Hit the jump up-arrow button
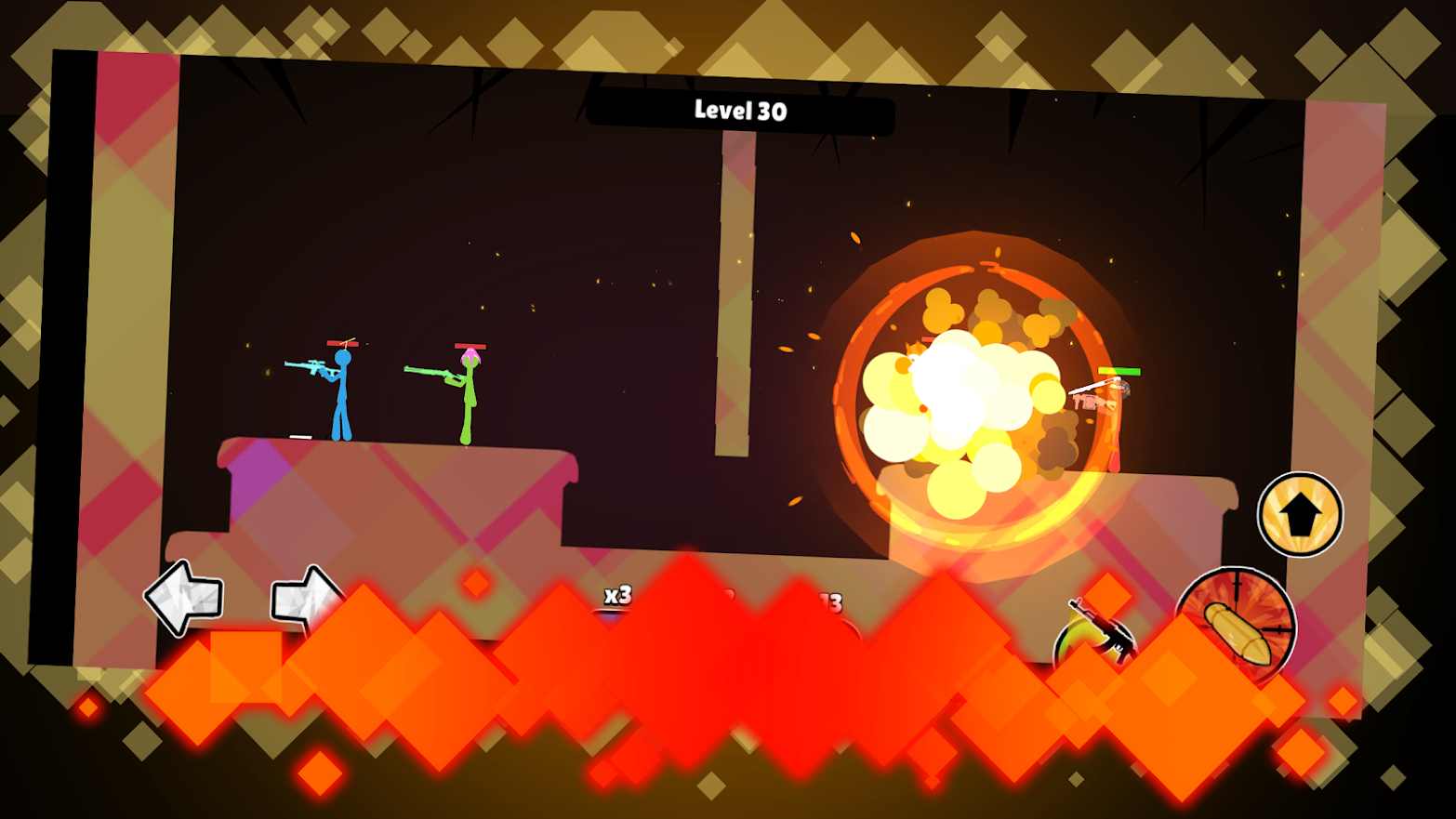Image resolution: width=1456 pixels, height=819 pixels. click(1300, 514)
